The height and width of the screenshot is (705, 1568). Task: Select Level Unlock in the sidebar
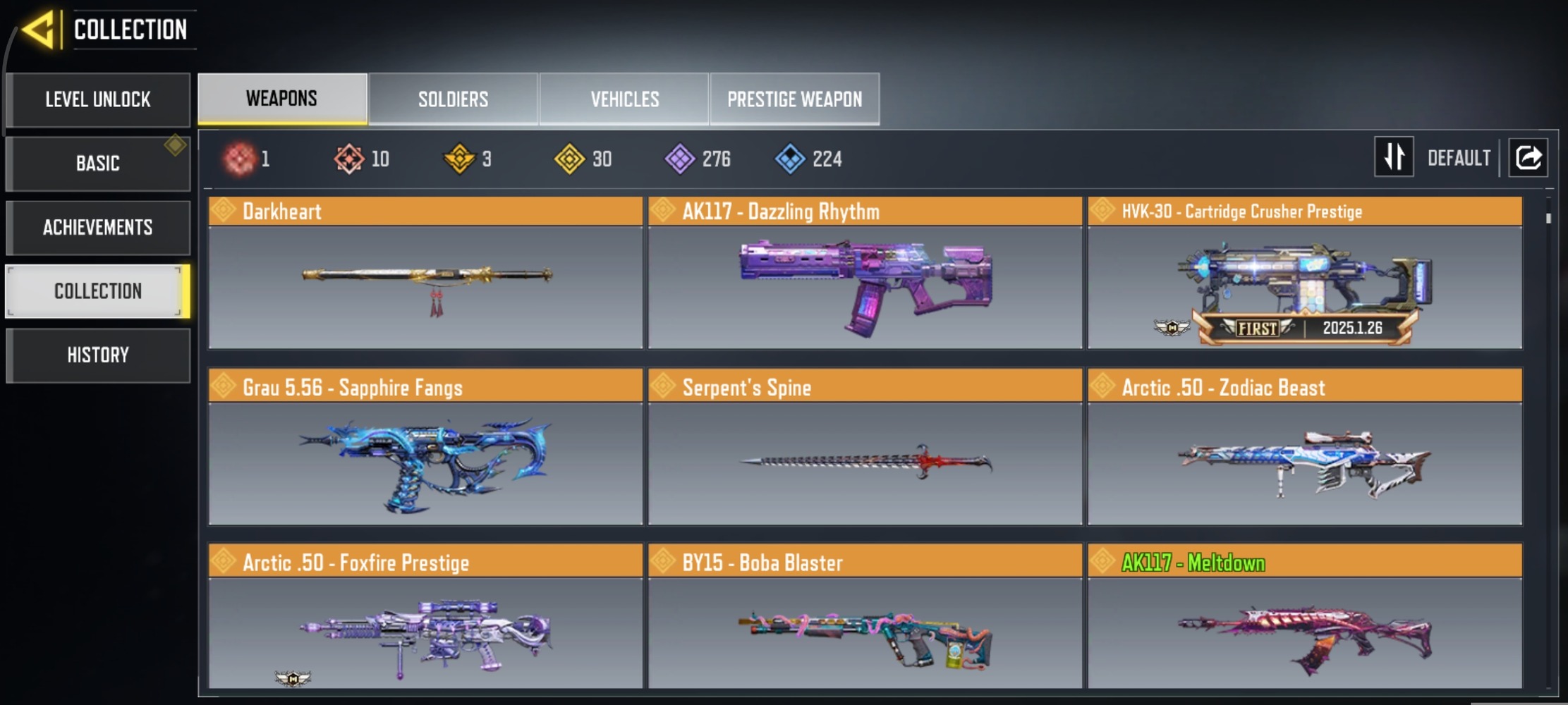pyautogui.click(x=97, y=99)
